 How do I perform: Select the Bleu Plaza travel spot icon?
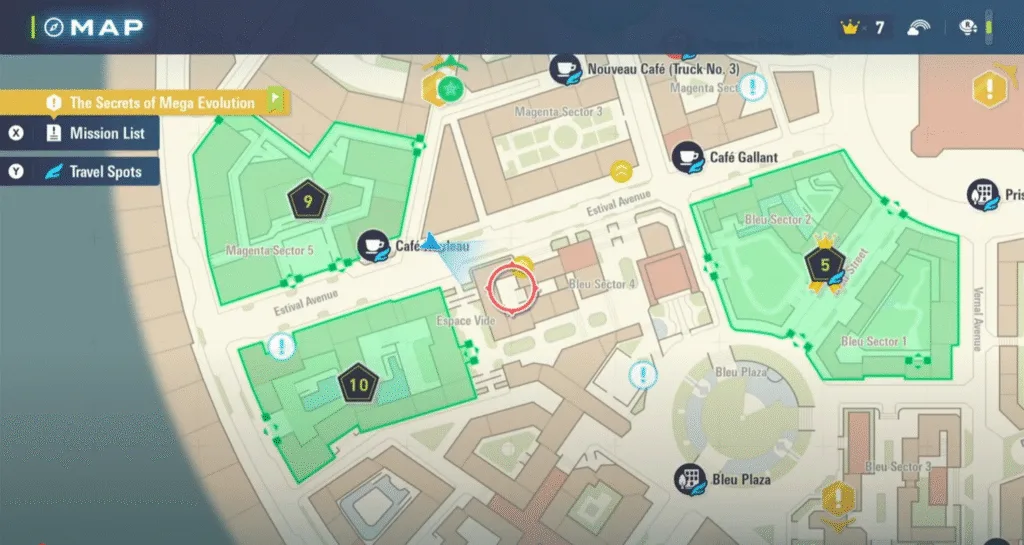point(688,479)
